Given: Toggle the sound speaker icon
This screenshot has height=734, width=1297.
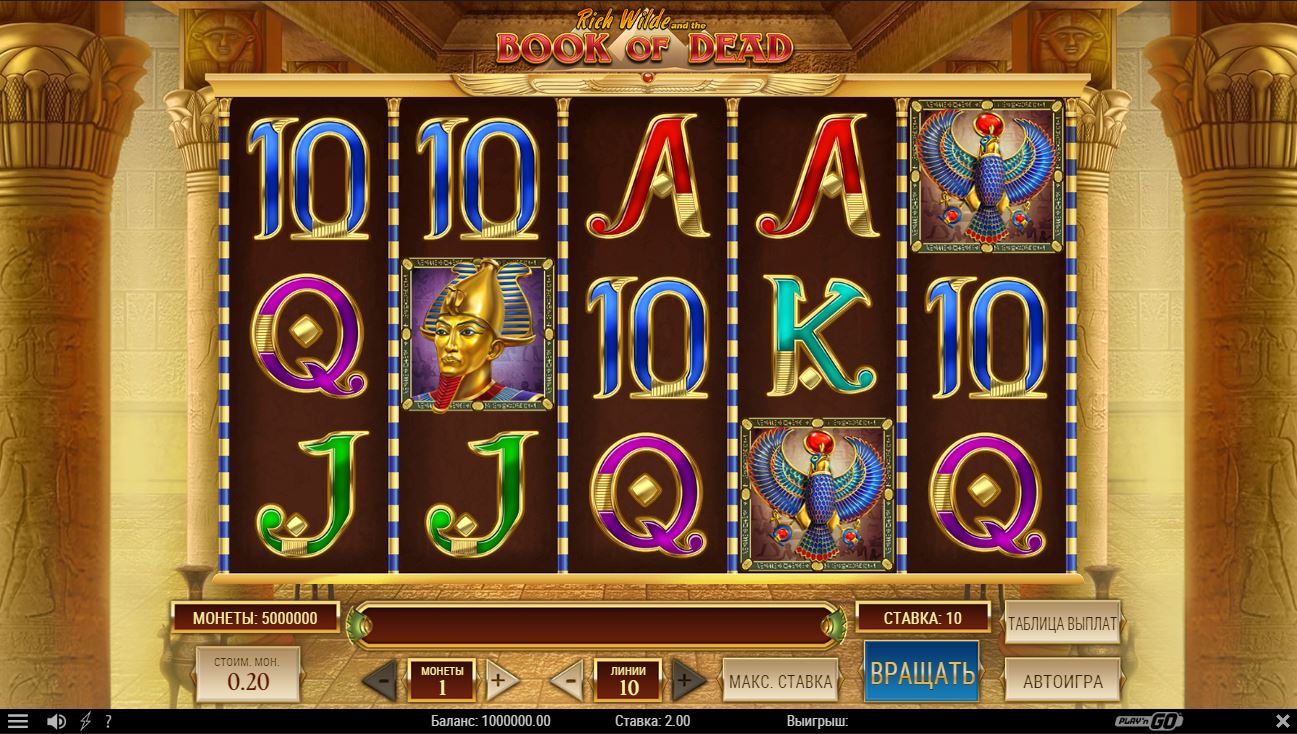Looking at the screenshot, I should (x=57, y=721).
